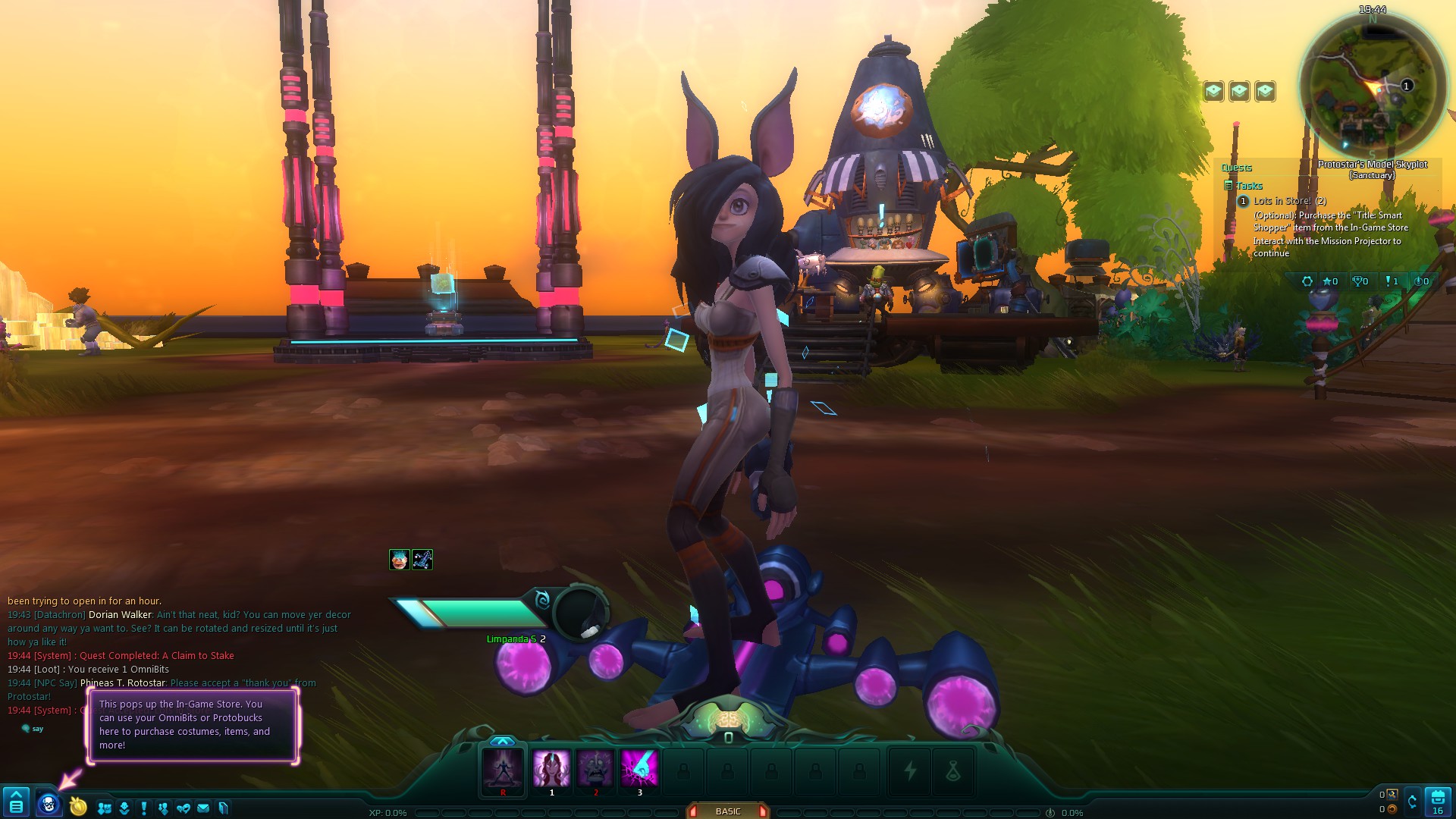Open the In-Game Store
Screen dimensions: 1456x819
coord(48,802)
